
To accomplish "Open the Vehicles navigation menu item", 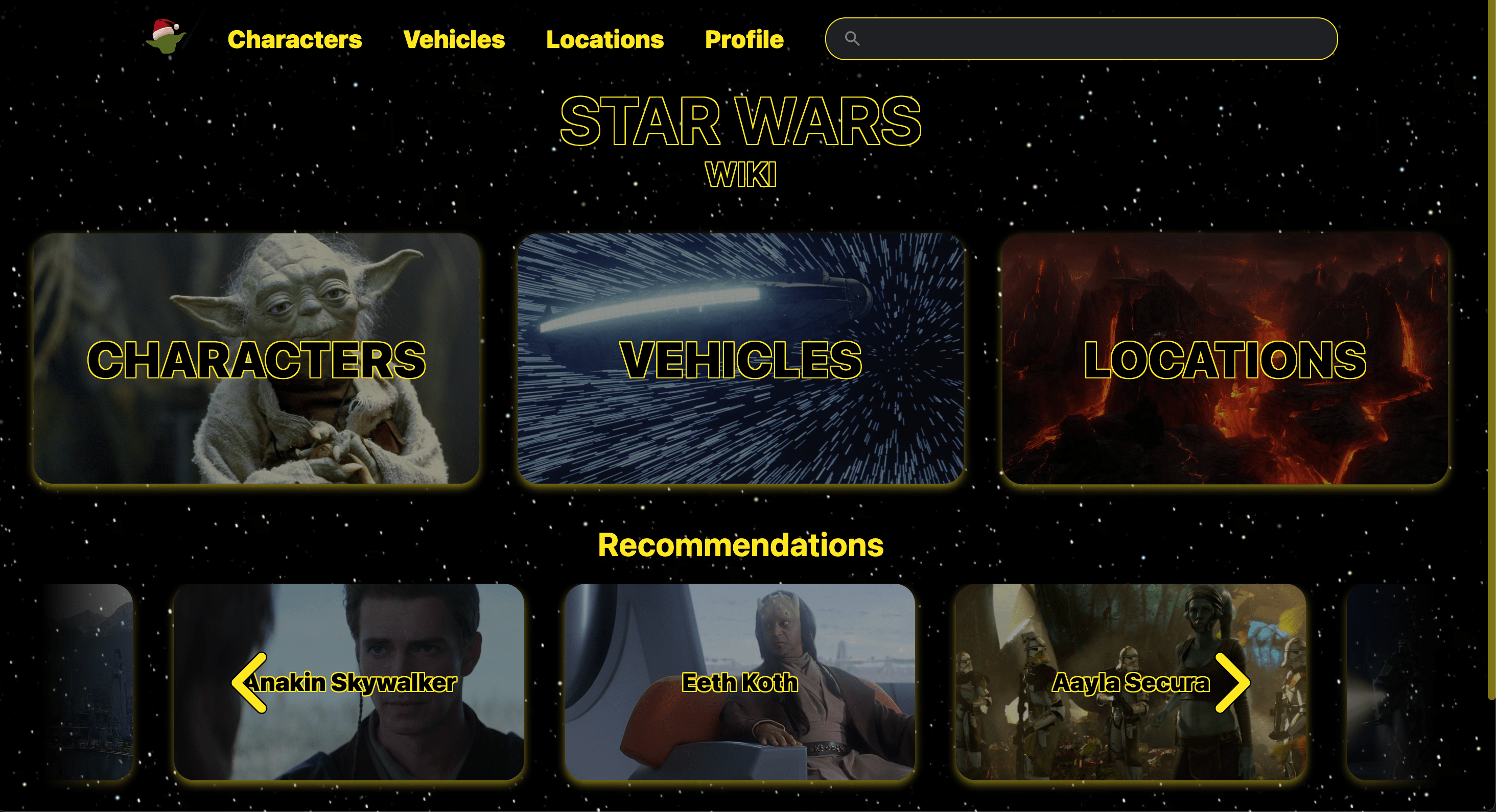I will (x=455, y=39).
